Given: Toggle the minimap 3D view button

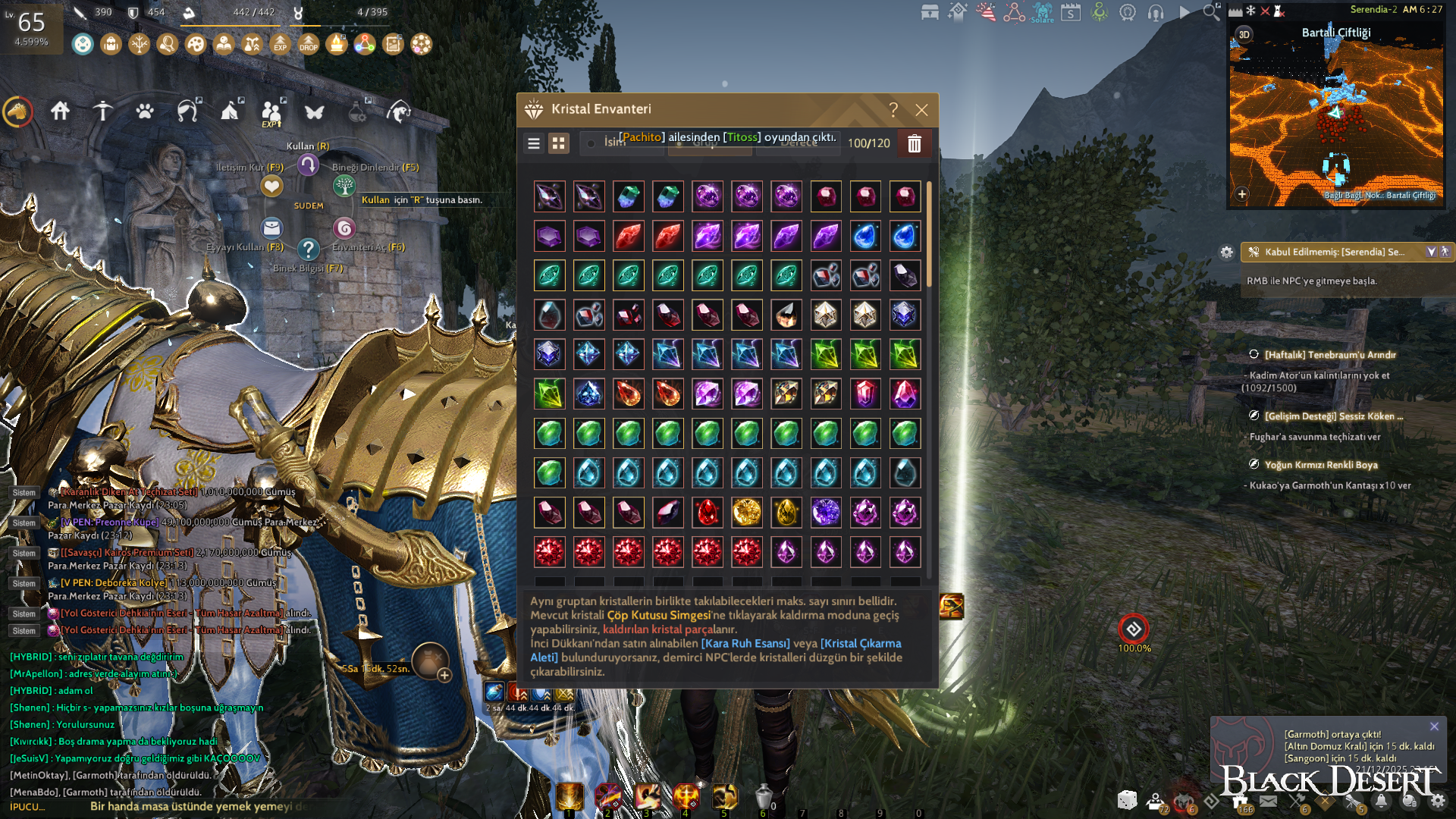Looking at the screenshot, I should coord(1244,34).
